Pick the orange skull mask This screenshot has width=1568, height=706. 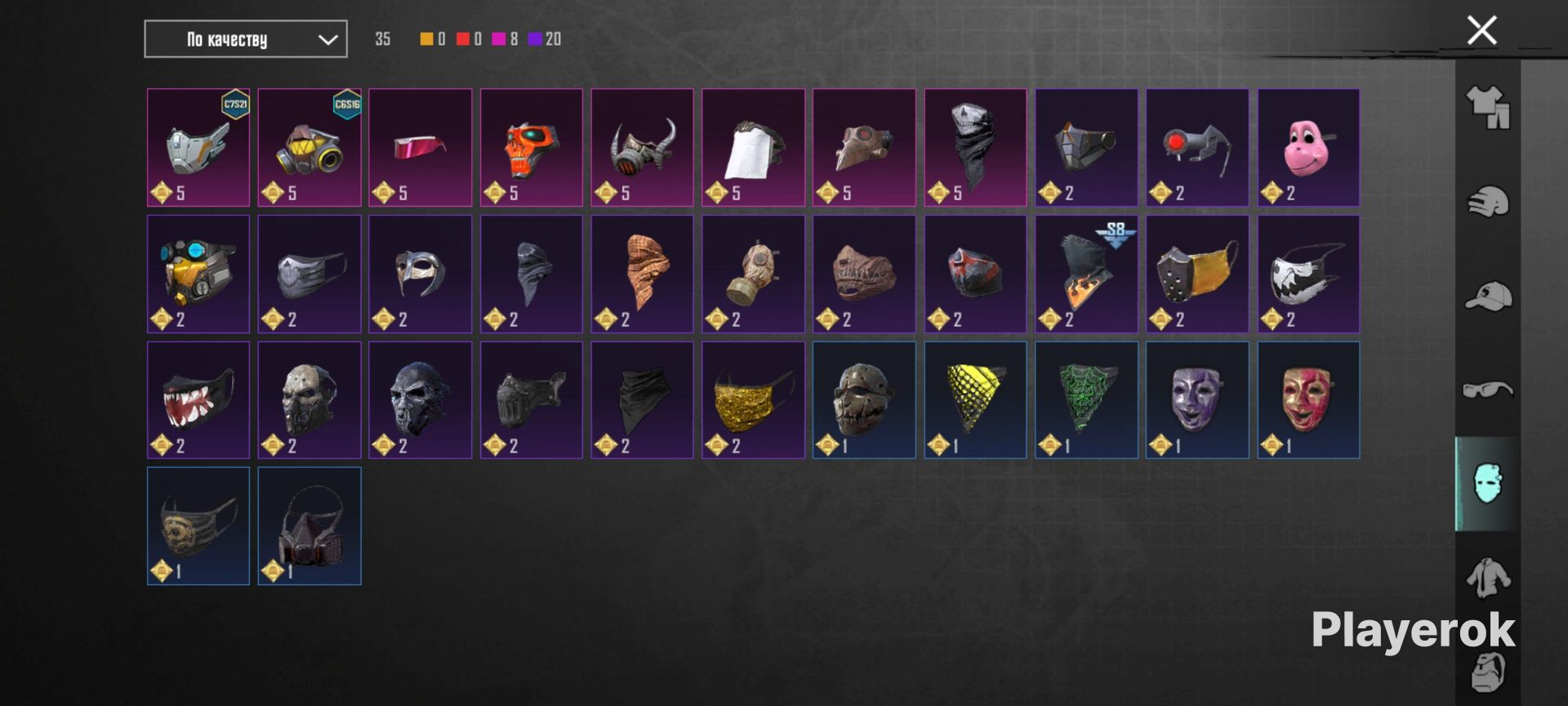(532, 147)
